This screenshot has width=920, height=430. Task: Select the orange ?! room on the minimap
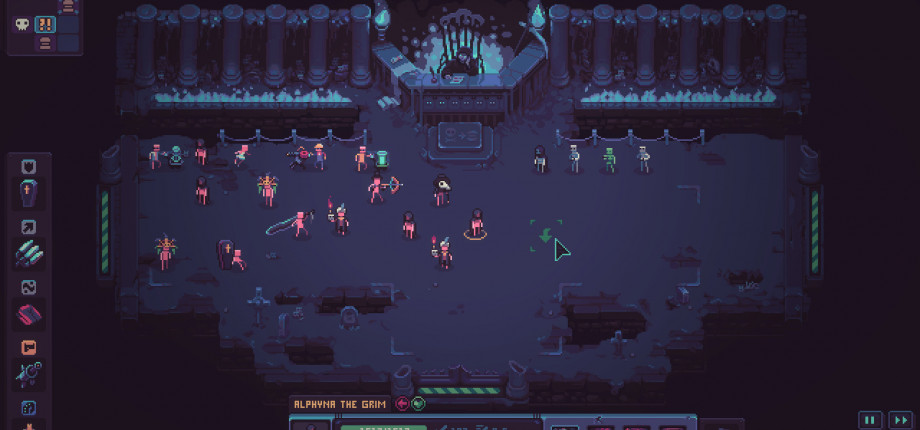point(45,25)
